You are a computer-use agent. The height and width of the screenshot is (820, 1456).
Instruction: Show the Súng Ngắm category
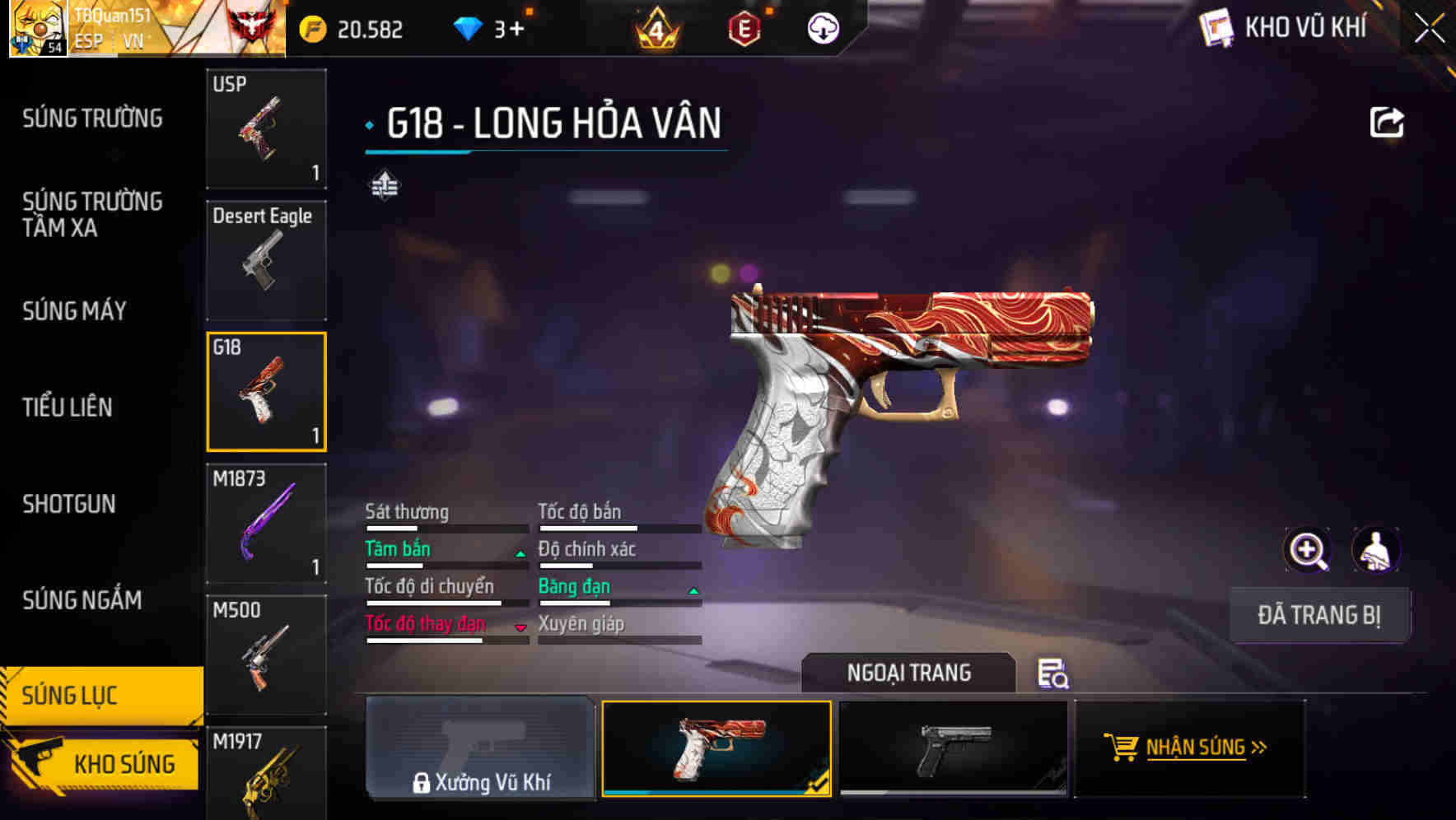point(82,600)
